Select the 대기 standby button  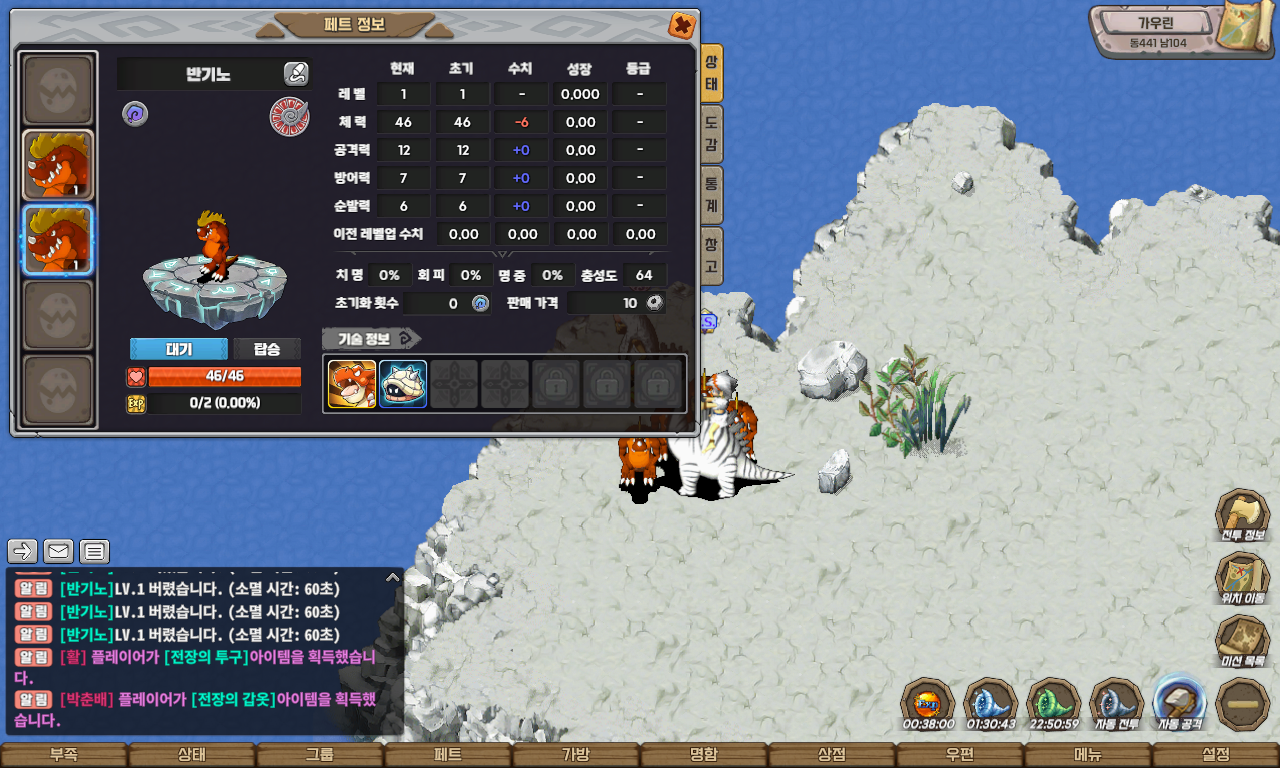point(179,349)
